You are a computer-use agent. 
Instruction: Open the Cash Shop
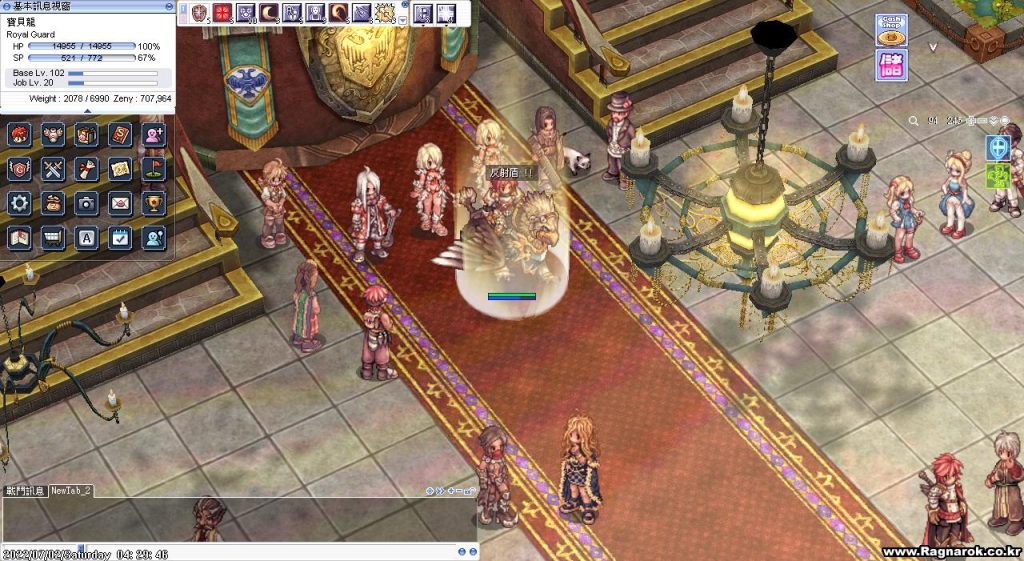892,29
